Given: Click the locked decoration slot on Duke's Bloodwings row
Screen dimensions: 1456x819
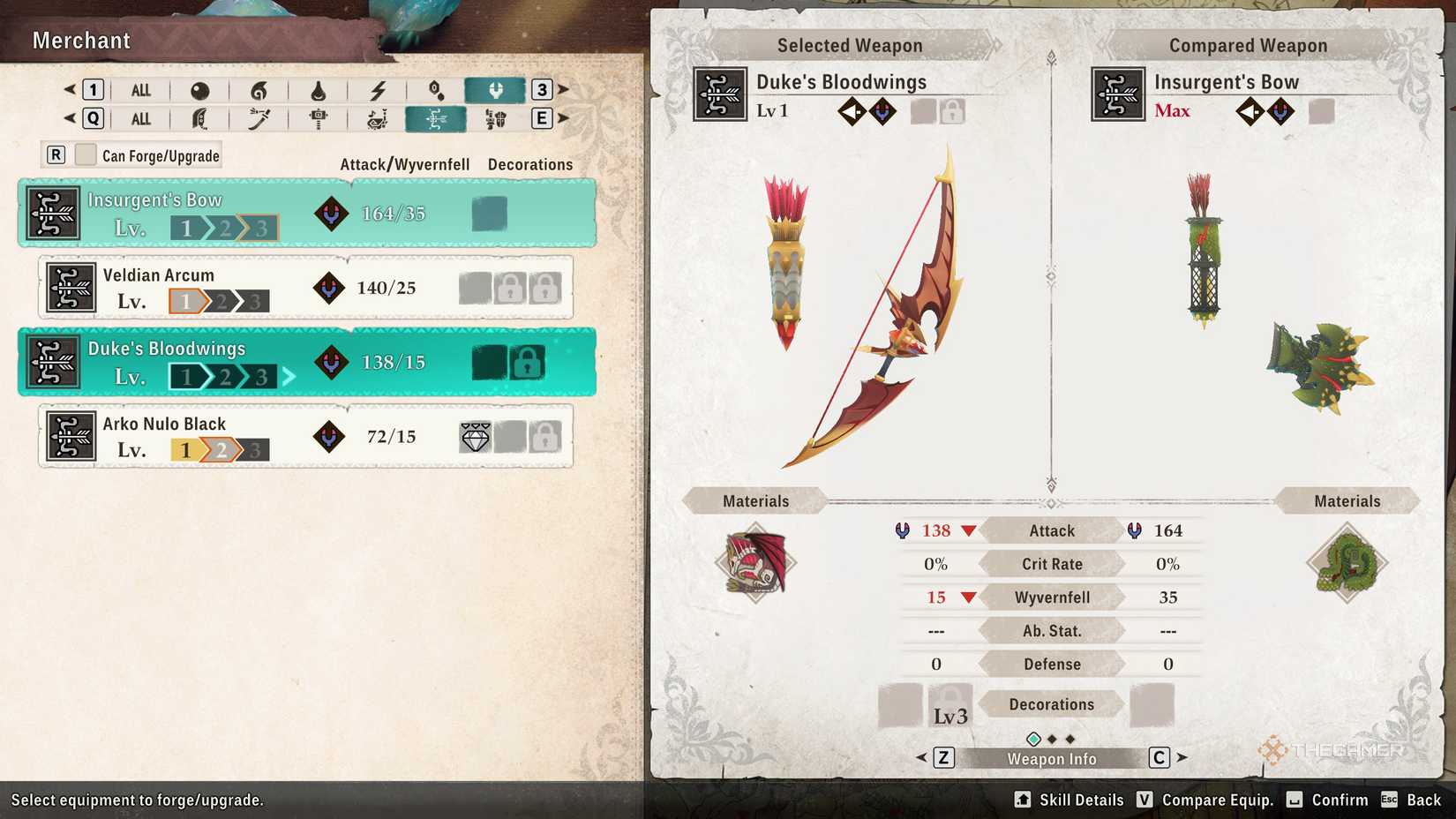Looking at the screenshot, I should (528, 362).
